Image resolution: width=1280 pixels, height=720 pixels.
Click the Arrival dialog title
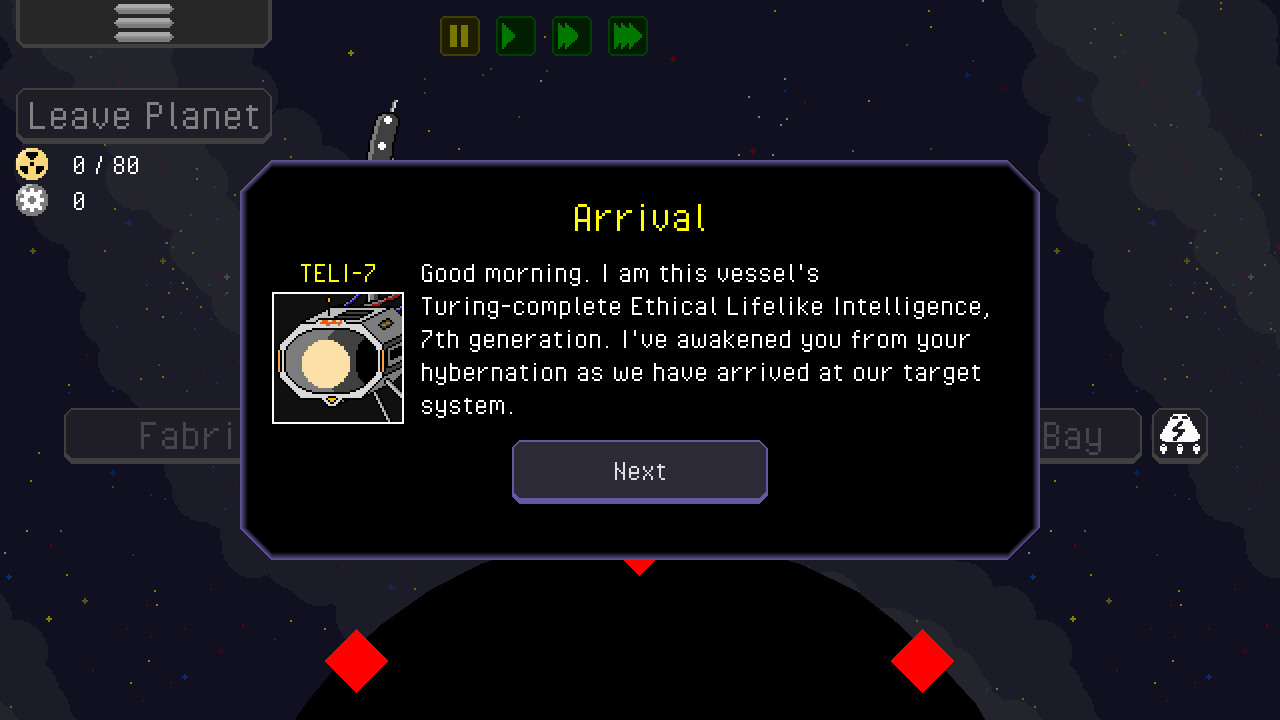click(x=639, y=217)
